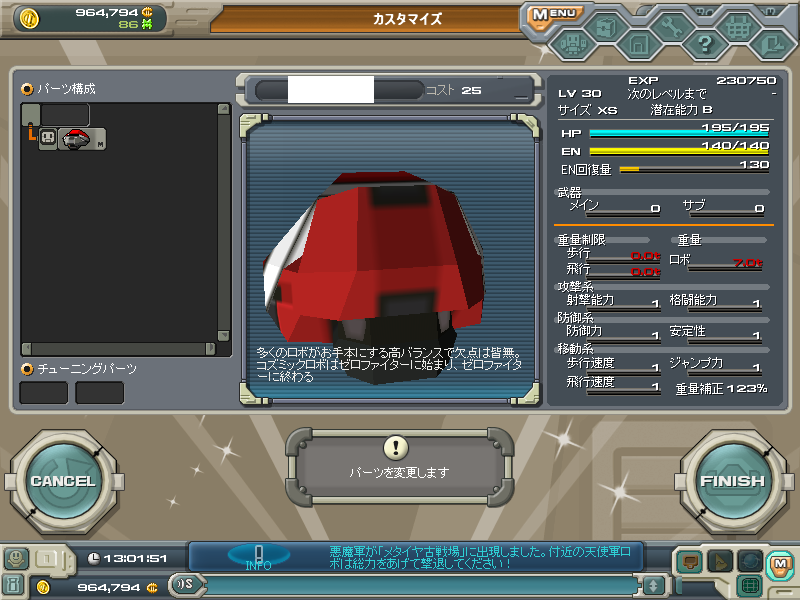Open help with the question mark icon

click(x=705, y=44)
